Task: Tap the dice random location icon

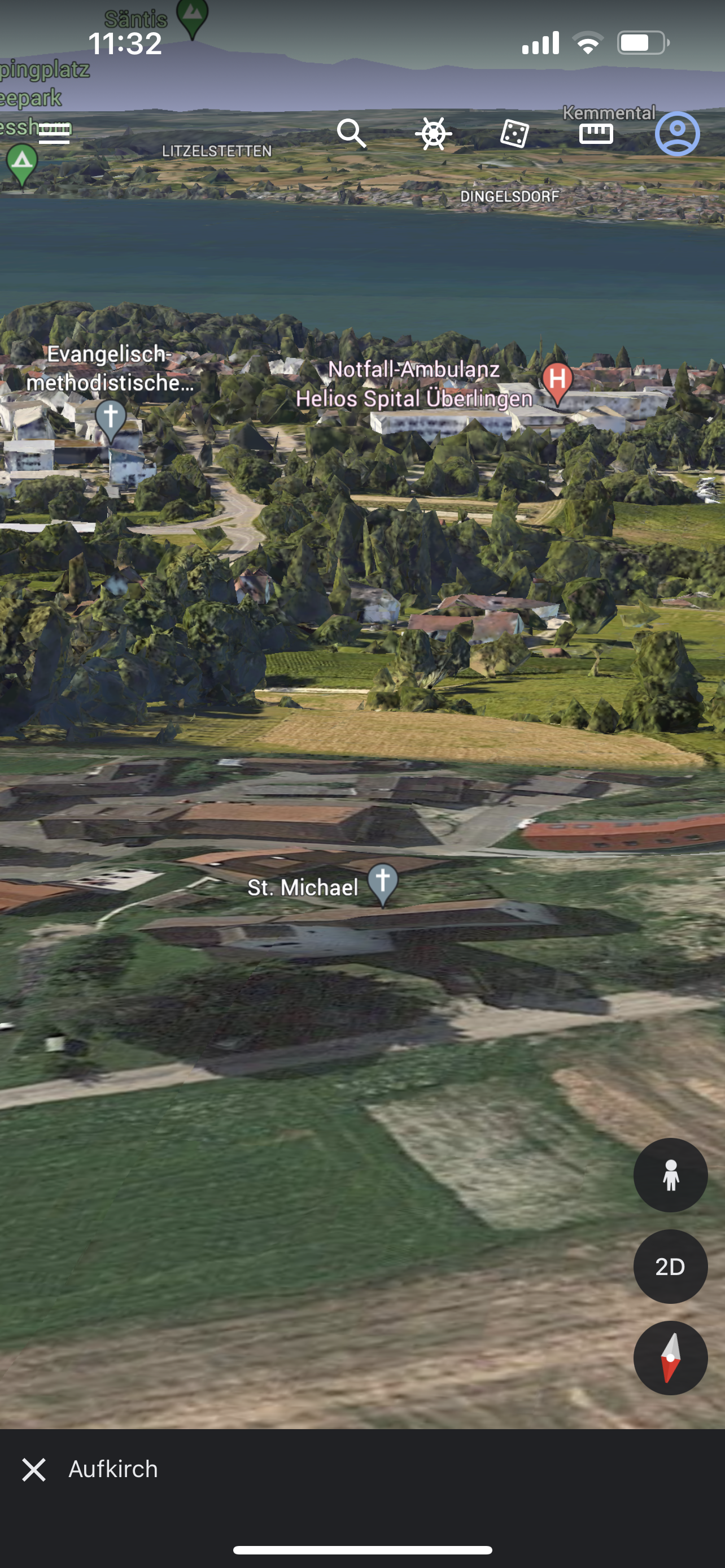Action: [514, 133]
